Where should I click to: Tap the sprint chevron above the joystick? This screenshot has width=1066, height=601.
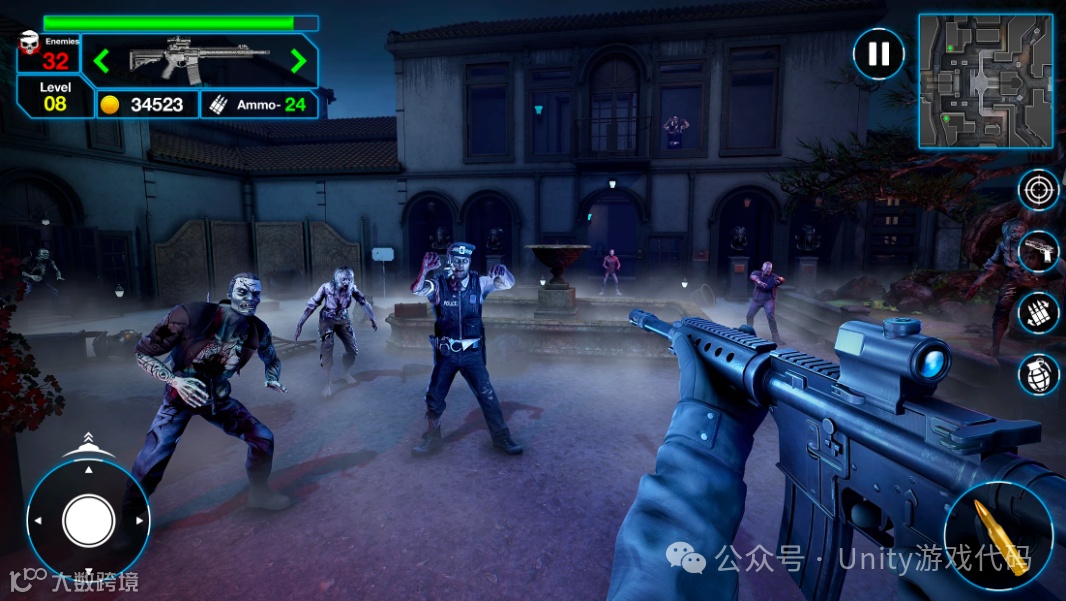88,439
